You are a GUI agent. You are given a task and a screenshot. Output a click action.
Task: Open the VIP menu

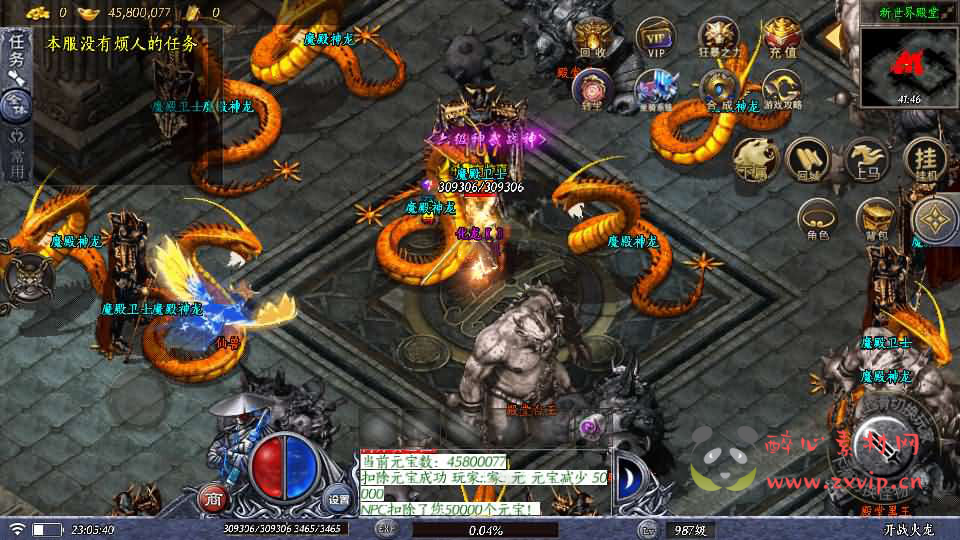pyautogui.click(x=655, y=38)
